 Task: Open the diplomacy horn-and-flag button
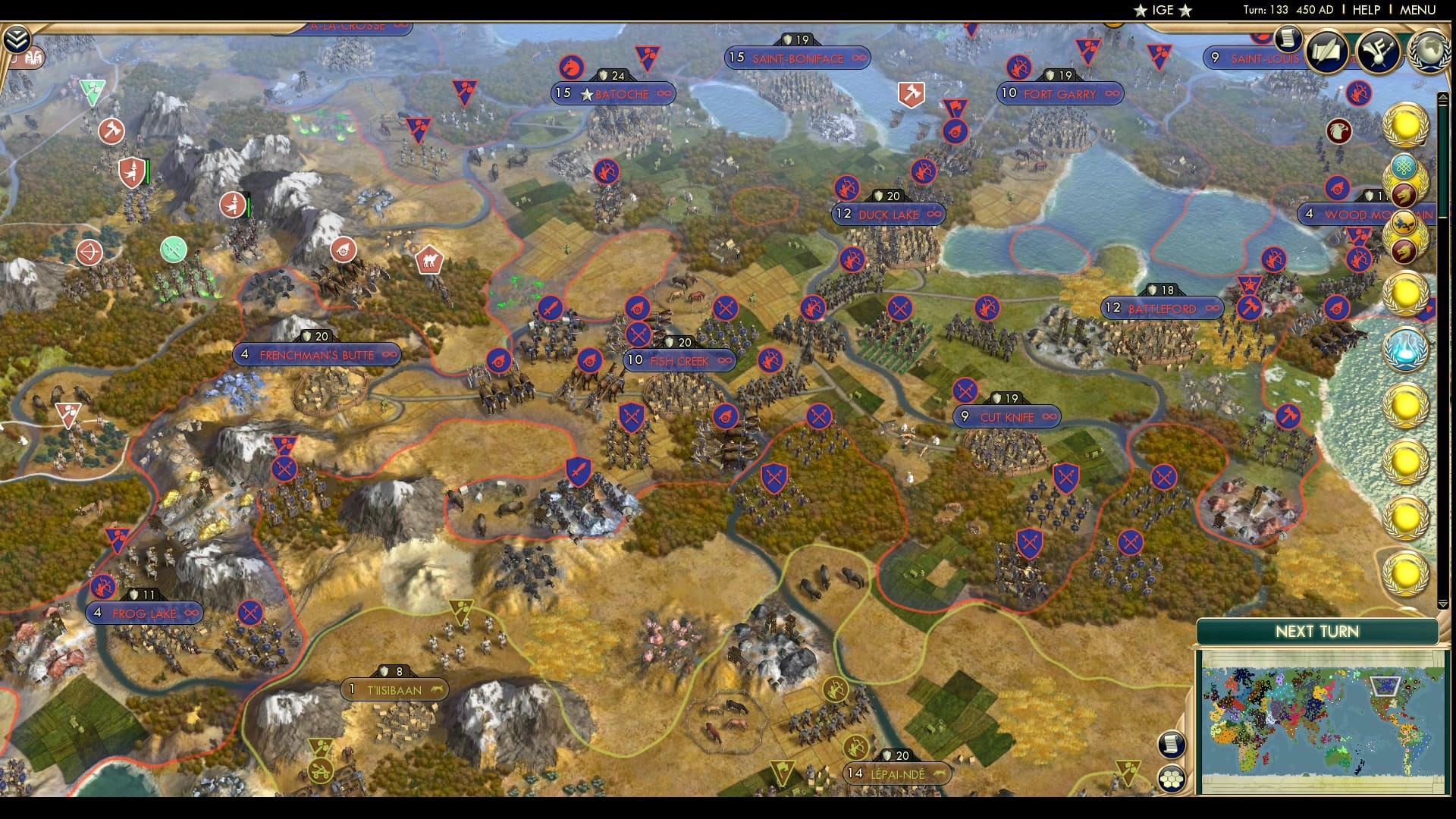(1378, 52)
